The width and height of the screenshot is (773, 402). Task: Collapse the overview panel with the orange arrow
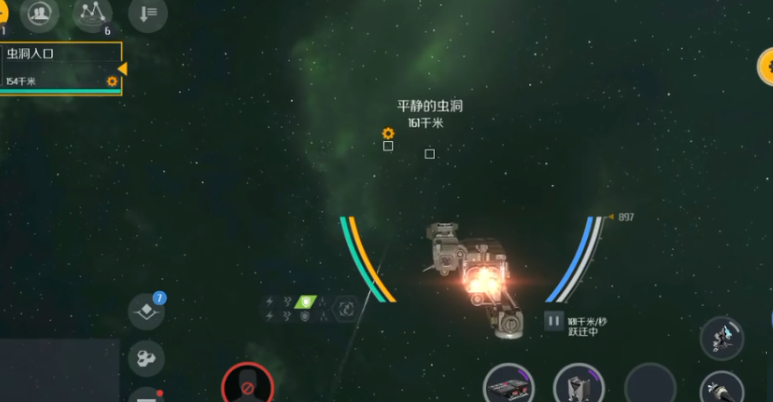coord(123,68)
